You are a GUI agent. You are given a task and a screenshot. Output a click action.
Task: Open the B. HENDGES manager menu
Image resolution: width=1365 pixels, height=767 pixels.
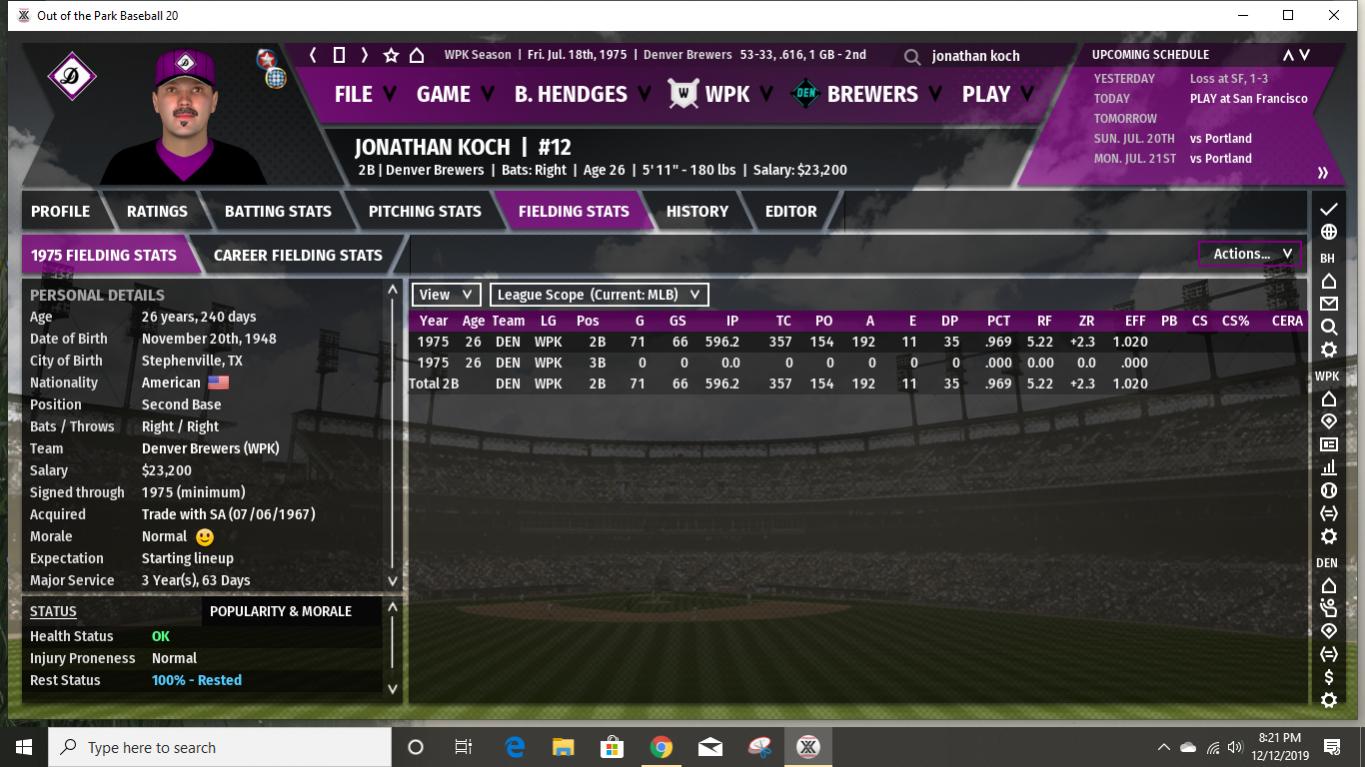[x=571, y=94]
